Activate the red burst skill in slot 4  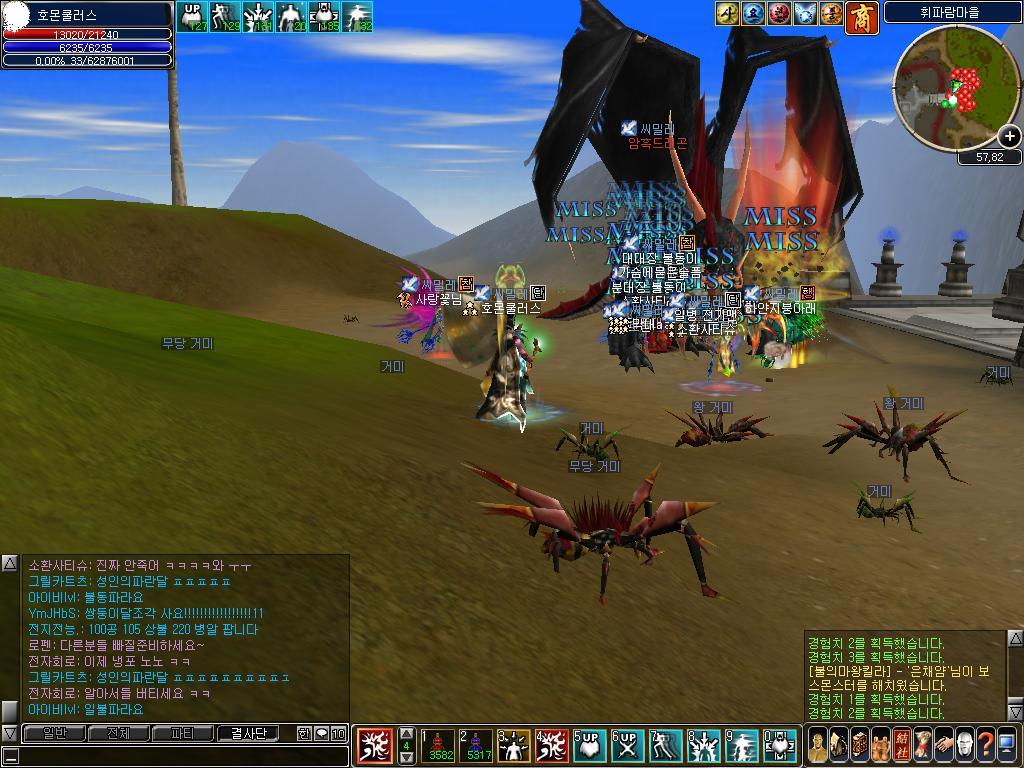551,745
